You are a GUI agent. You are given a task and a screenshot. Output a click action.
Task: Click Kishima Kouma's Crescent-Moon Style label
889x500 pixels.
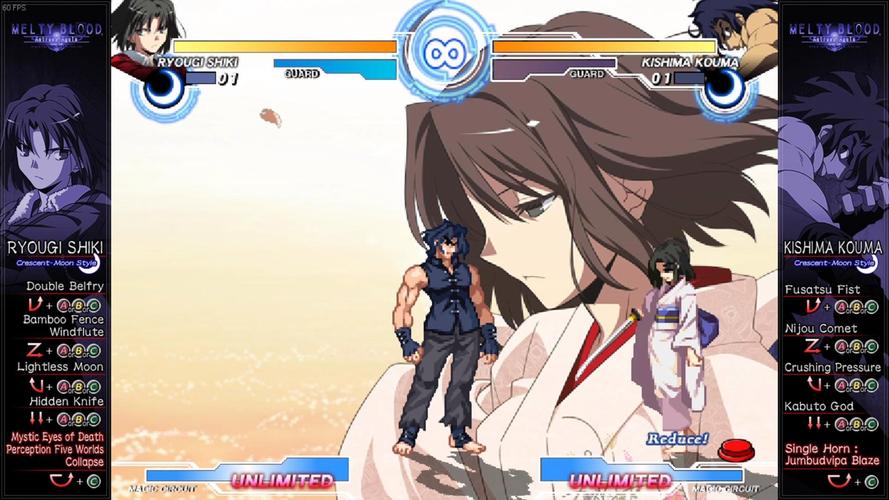833,263
